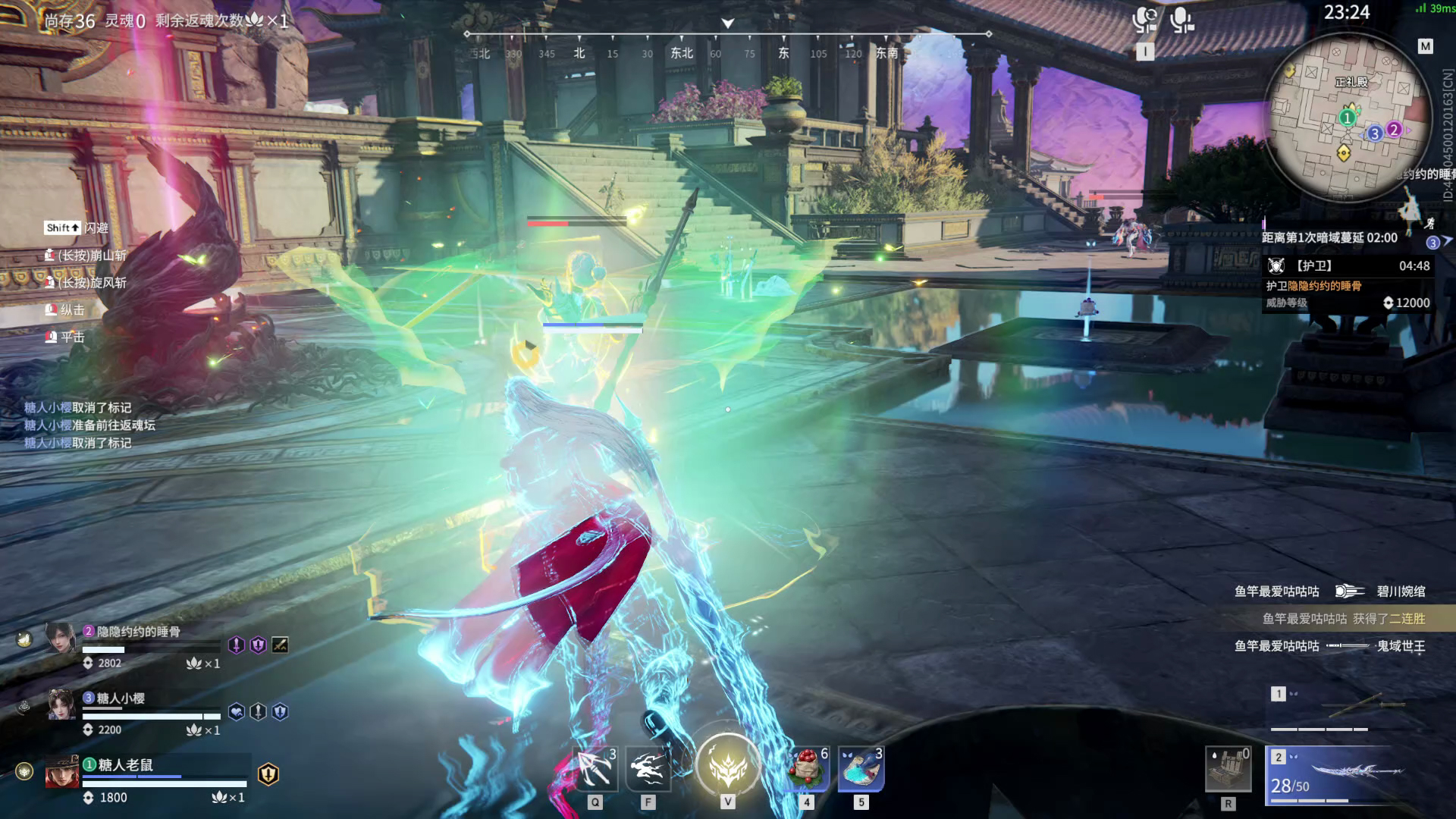Select teammate 糖人小樱 portrait
Screen dimensions: 1456x819
(61, 705)
